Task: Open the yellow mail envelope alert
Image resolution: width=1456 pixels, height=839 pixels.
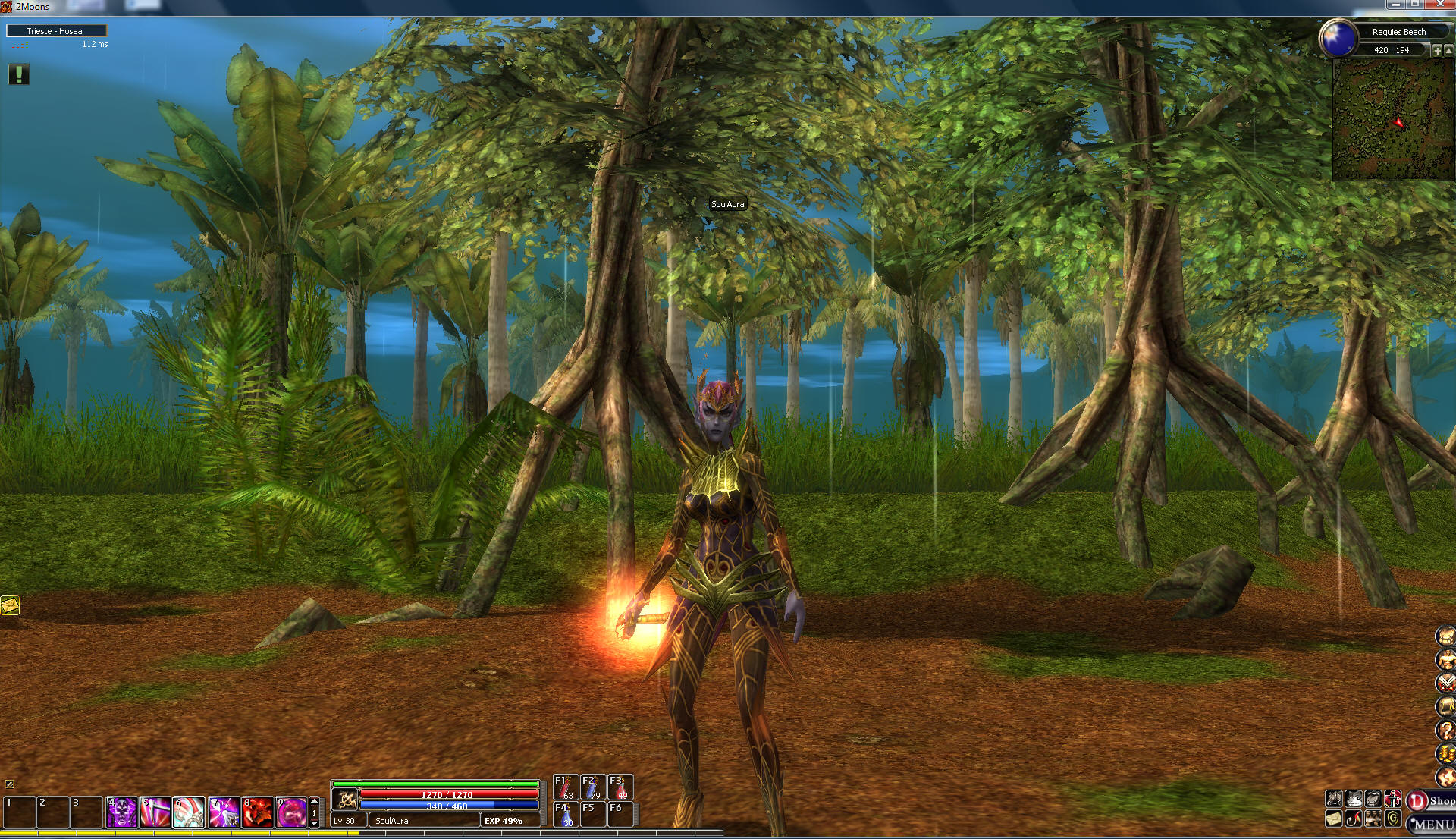Action: pos(10,605)
